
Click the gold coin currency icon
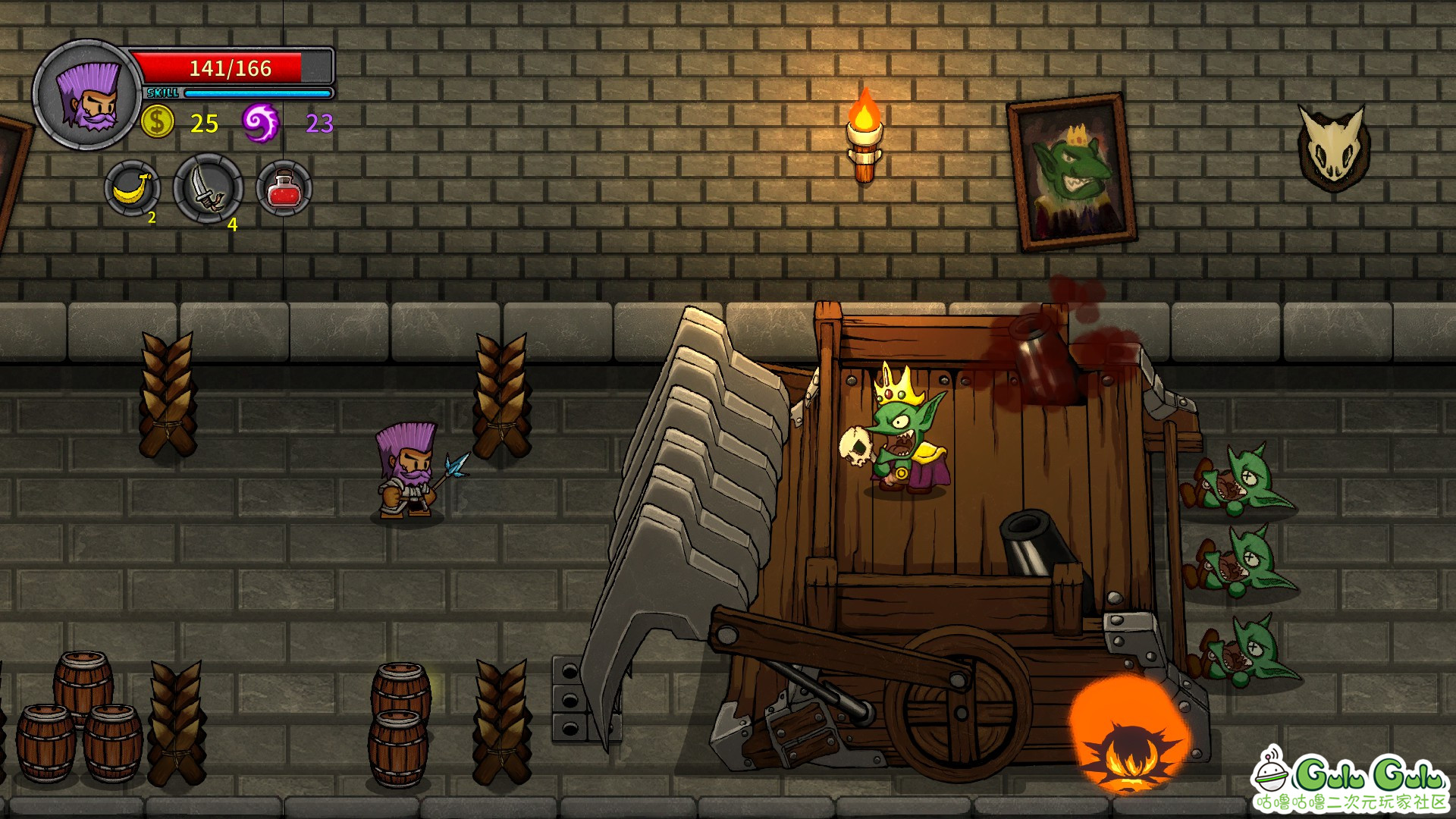pyautogui.click(x=158, y=121)
